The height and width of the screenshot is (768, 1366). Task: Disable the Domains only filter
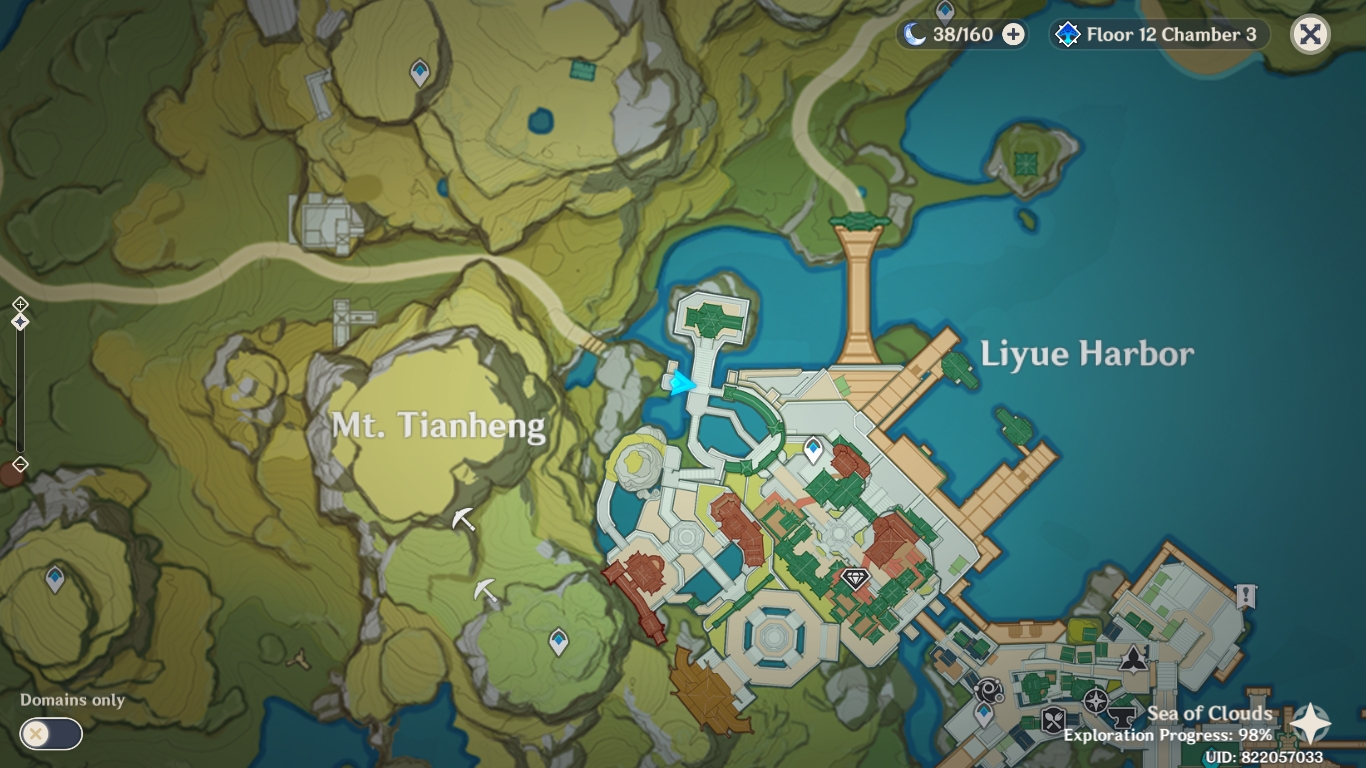tap(50, 734)
